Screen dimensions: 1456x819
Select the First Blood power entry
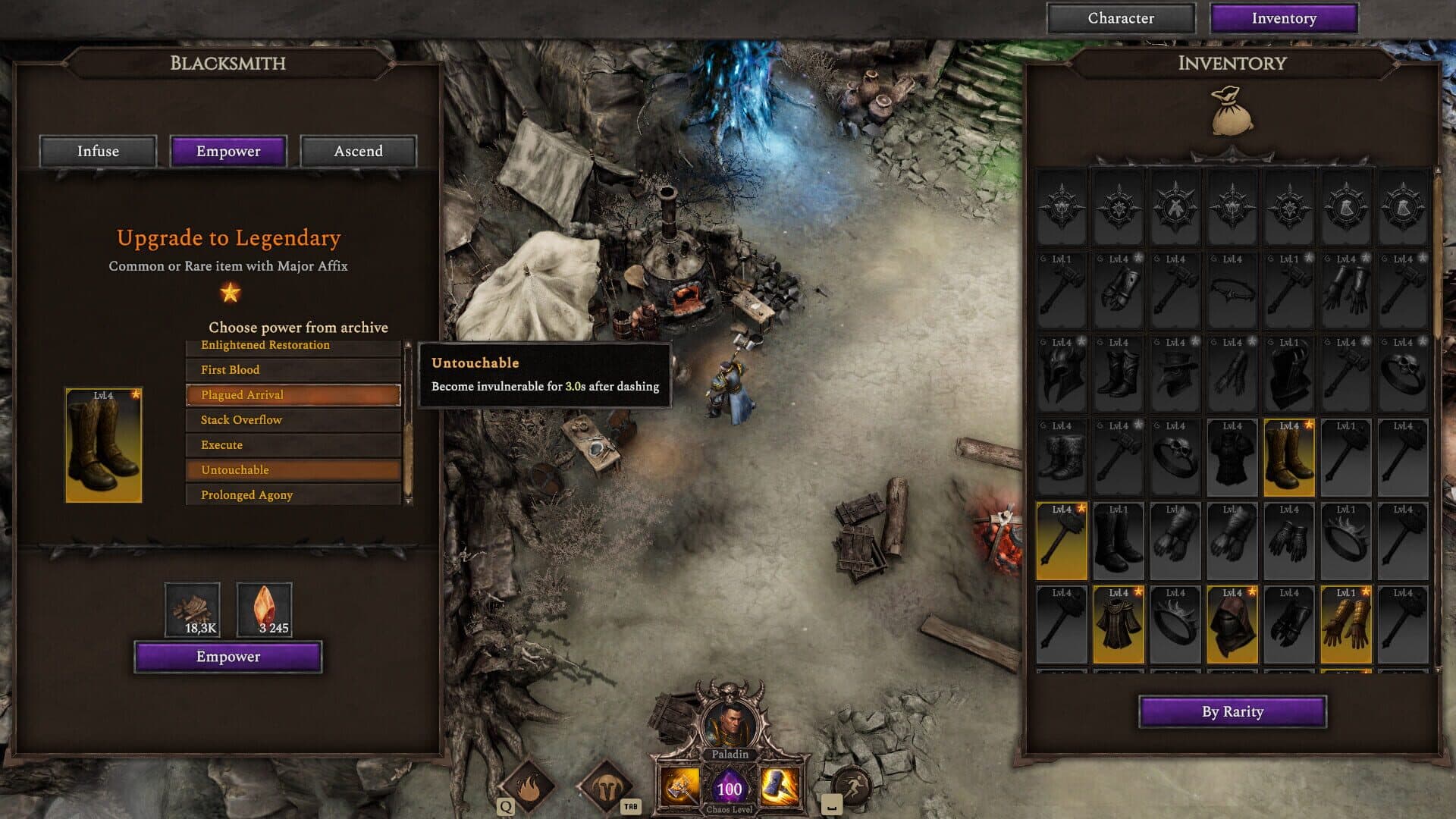(293, 369)
